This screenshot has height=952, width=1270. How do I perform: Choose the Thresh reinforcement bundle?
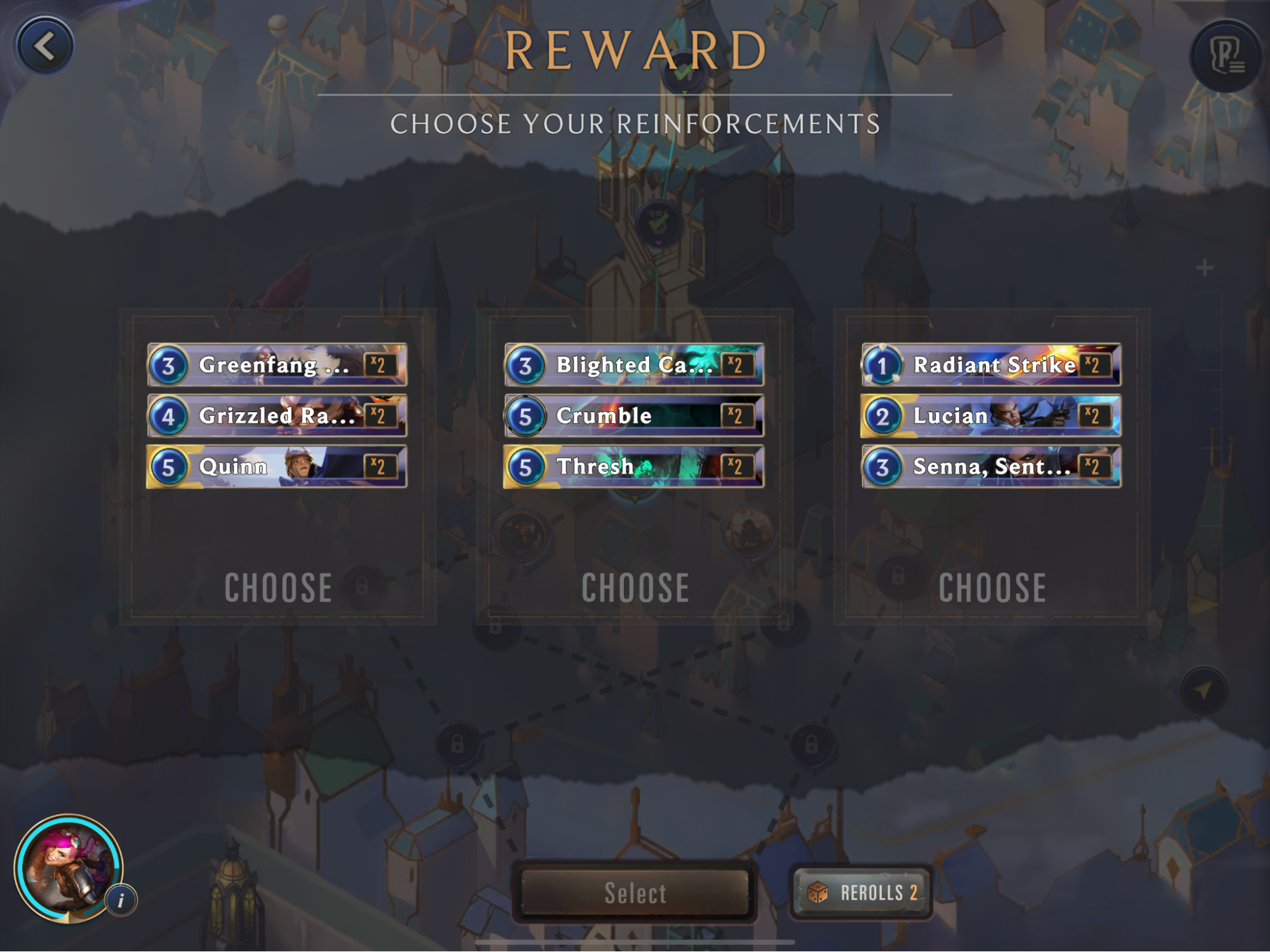[x=635, y=587]
